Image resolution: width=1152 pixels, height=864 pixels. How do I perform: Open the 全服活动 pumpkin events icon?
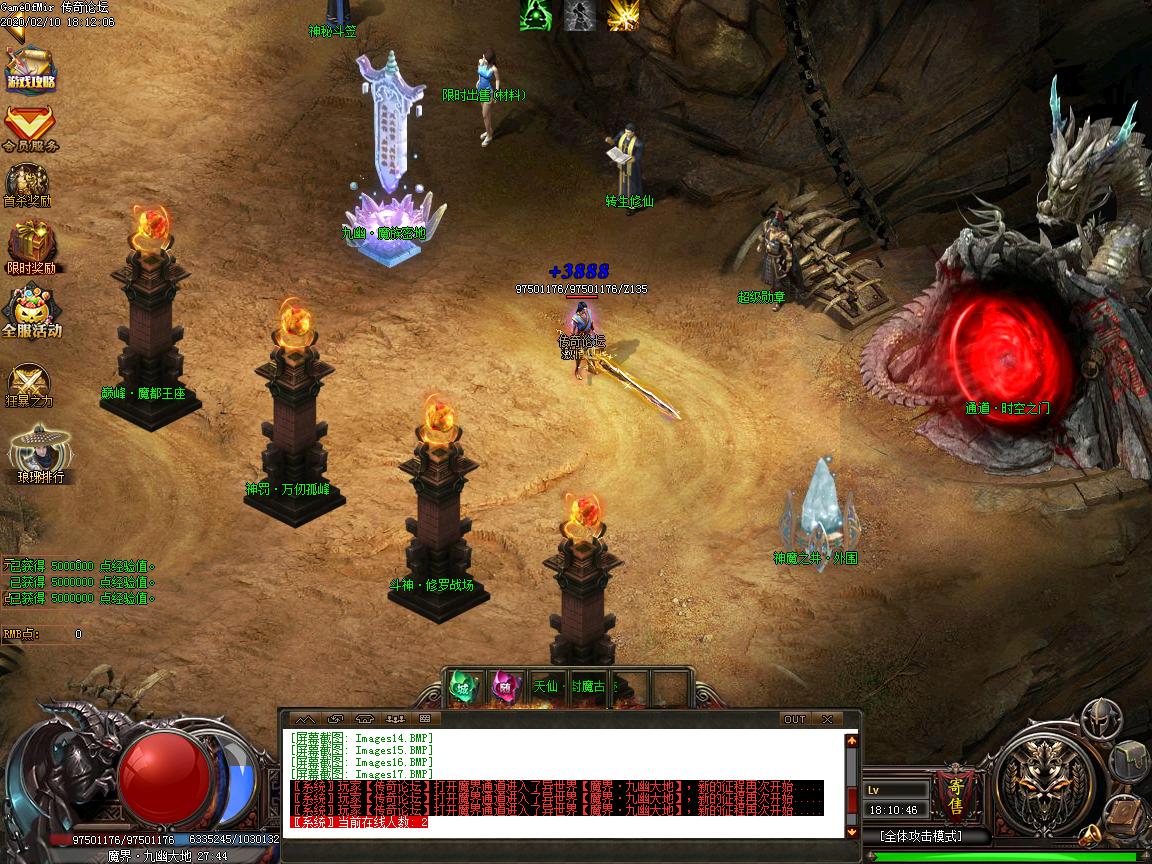point(32,311)
